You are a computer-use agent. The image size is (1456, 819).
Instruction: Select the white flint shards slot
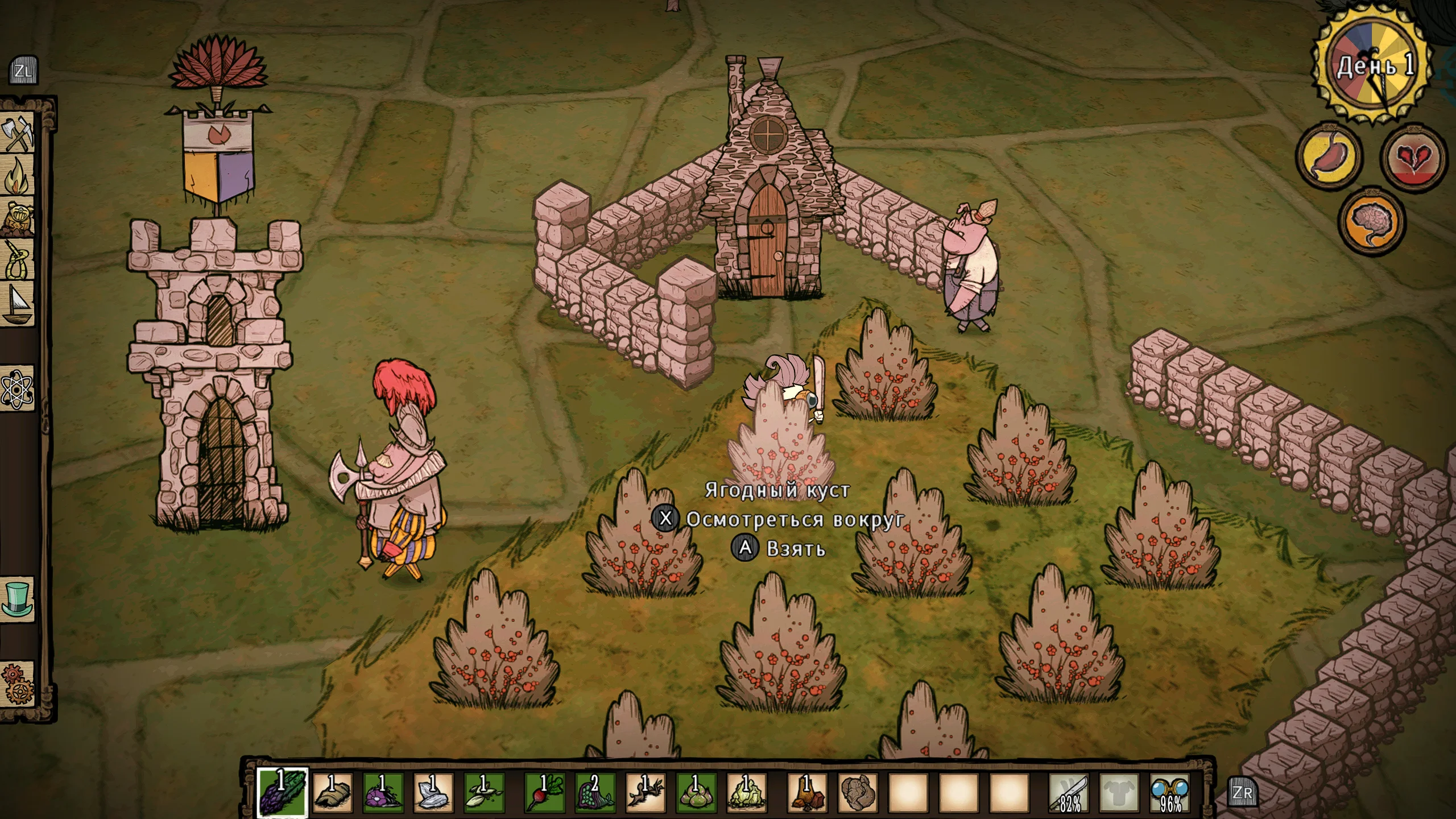tap(433, 792)
